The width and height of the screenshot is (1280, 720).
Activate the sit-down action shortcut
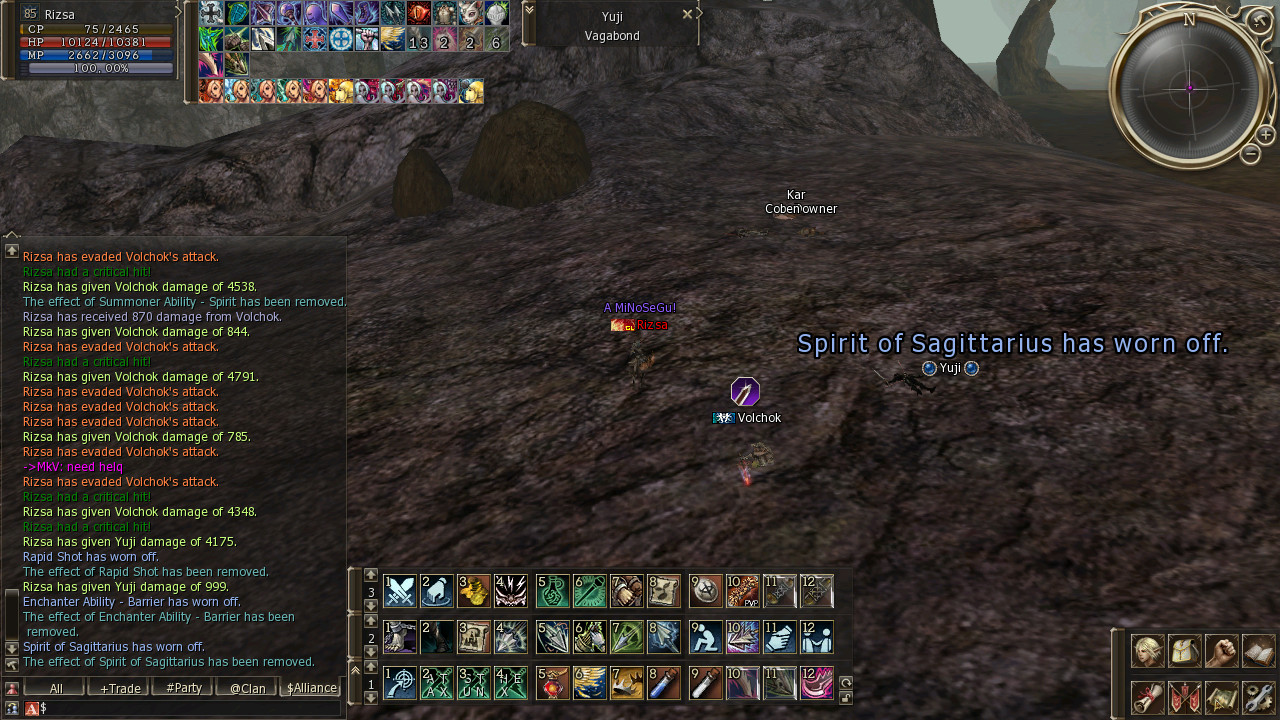706,637
